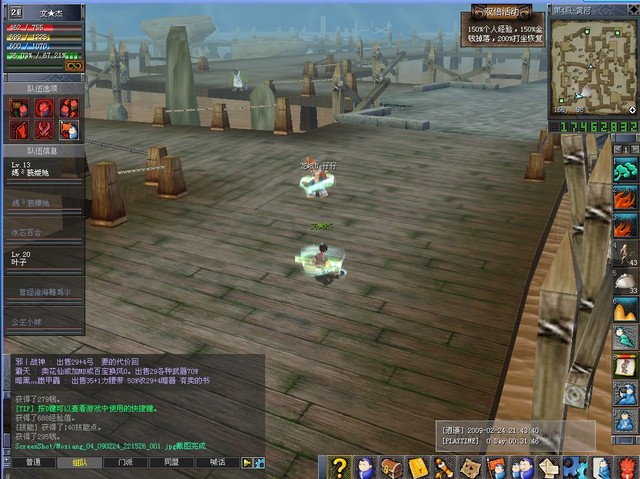Choose the 城话 chat tab
The height and width of the screenshot is (479, 640).
(x=217, y=463)
